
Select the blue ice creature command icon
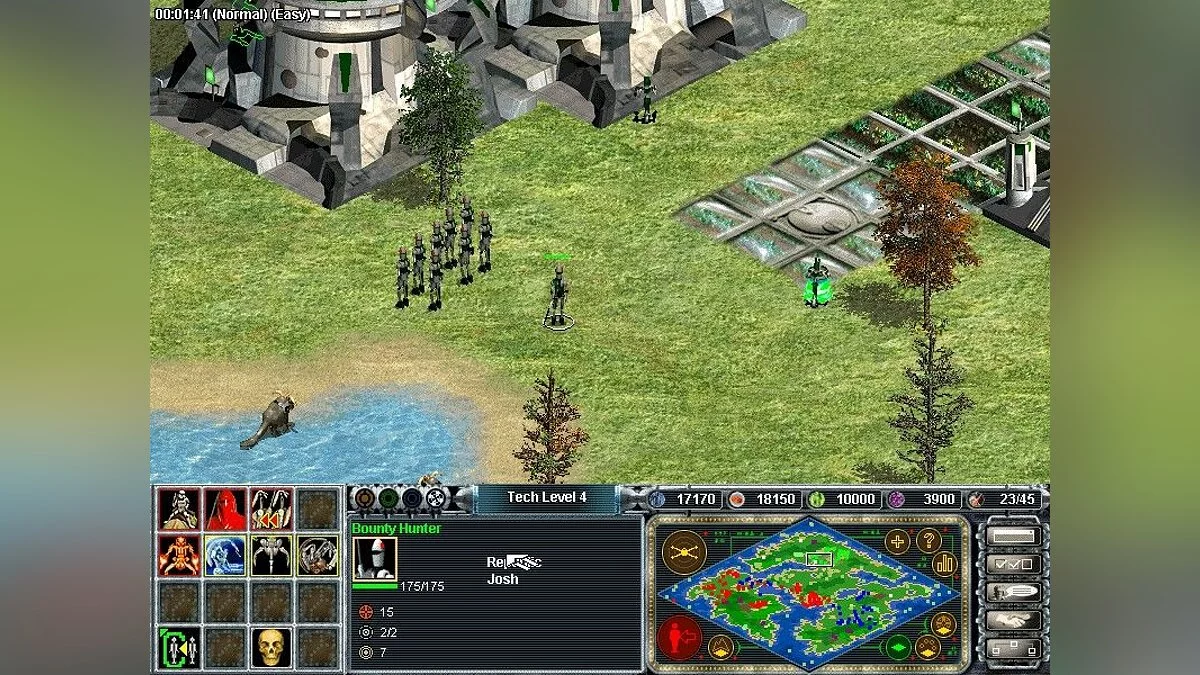[225, 555]
